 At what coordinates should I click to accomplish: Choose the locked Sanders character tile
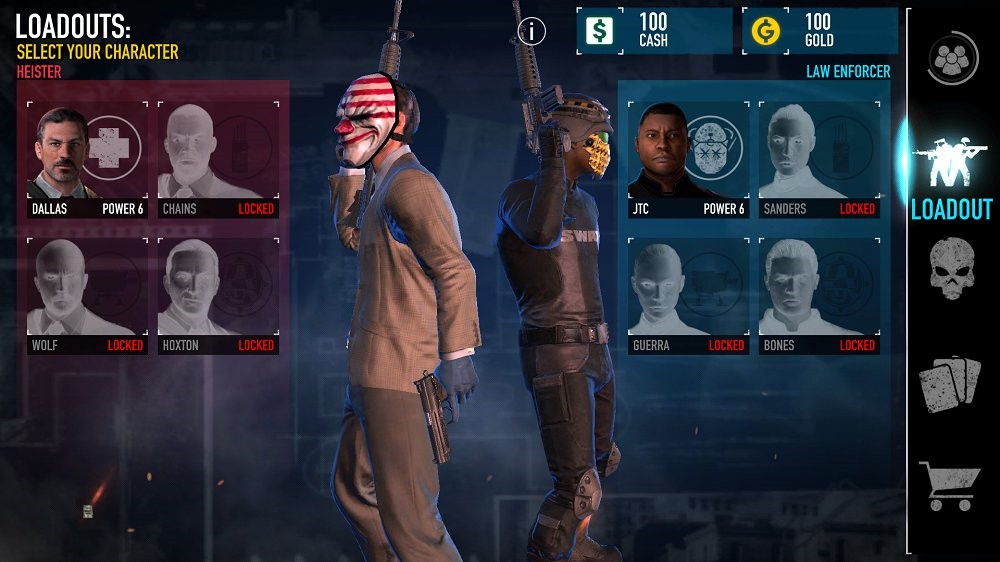pos(819,160)
